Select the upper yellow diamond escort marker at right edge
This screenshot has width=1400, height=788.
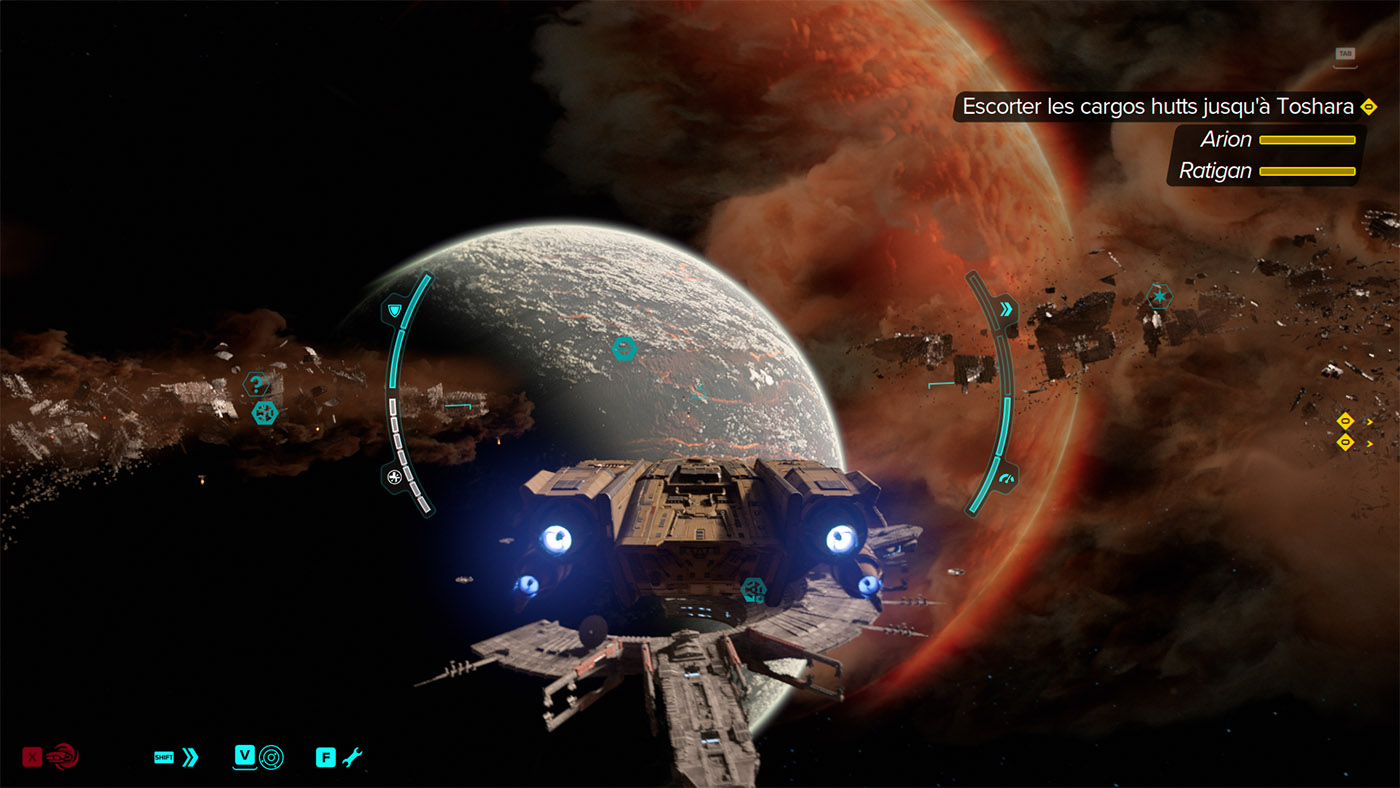pyautogui.click(x=1345, y=421)
